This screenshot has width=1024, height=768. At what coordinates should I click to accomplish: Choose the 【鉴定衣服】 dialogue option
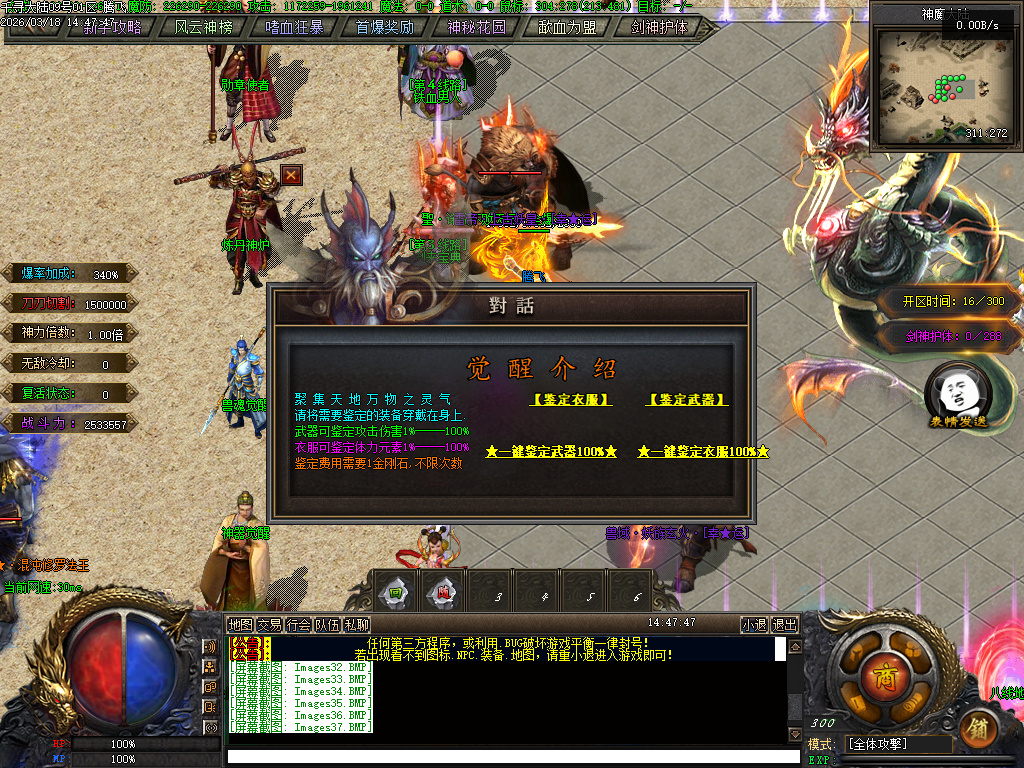click(572, 400)
